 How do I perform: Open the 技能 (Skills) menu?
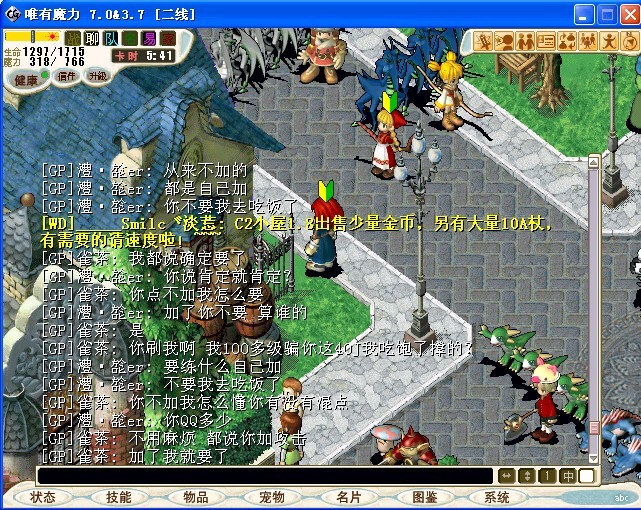tap(119, 497)
